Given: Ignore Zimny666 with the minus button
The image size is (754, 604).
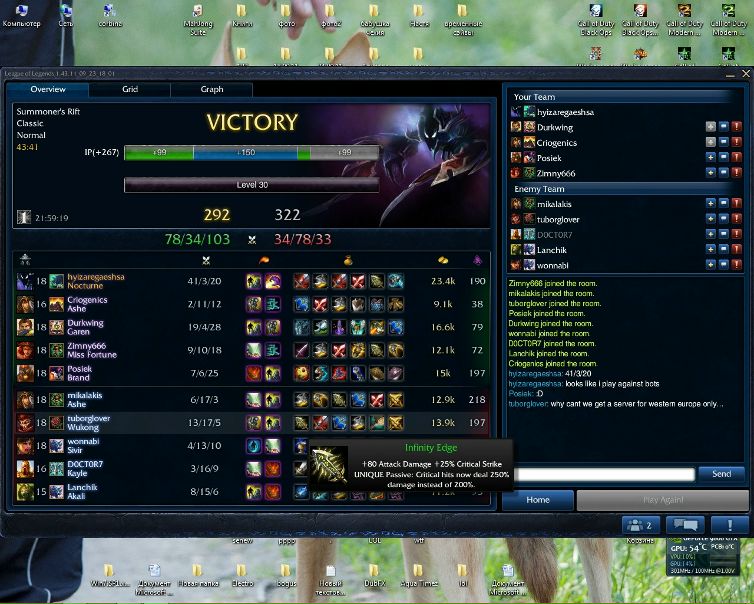Looking at the screenshot, I should (x=724, y=173).
